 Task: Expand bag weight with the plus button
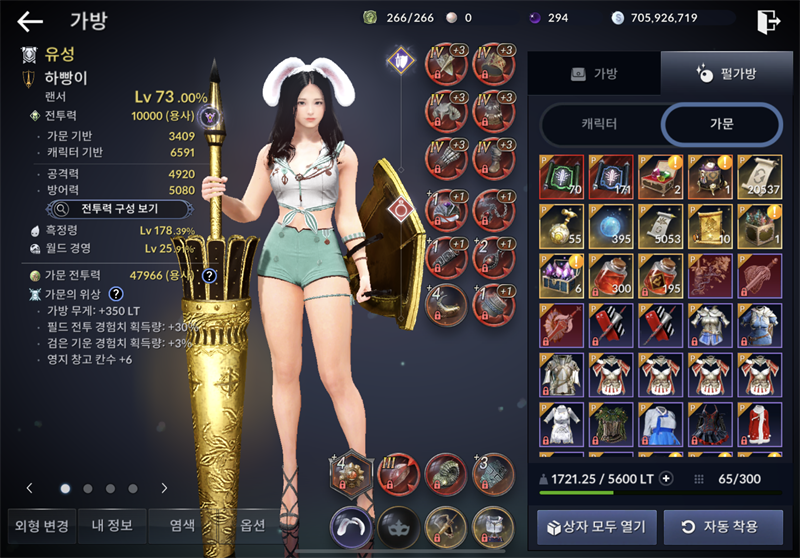pos(666,479)
